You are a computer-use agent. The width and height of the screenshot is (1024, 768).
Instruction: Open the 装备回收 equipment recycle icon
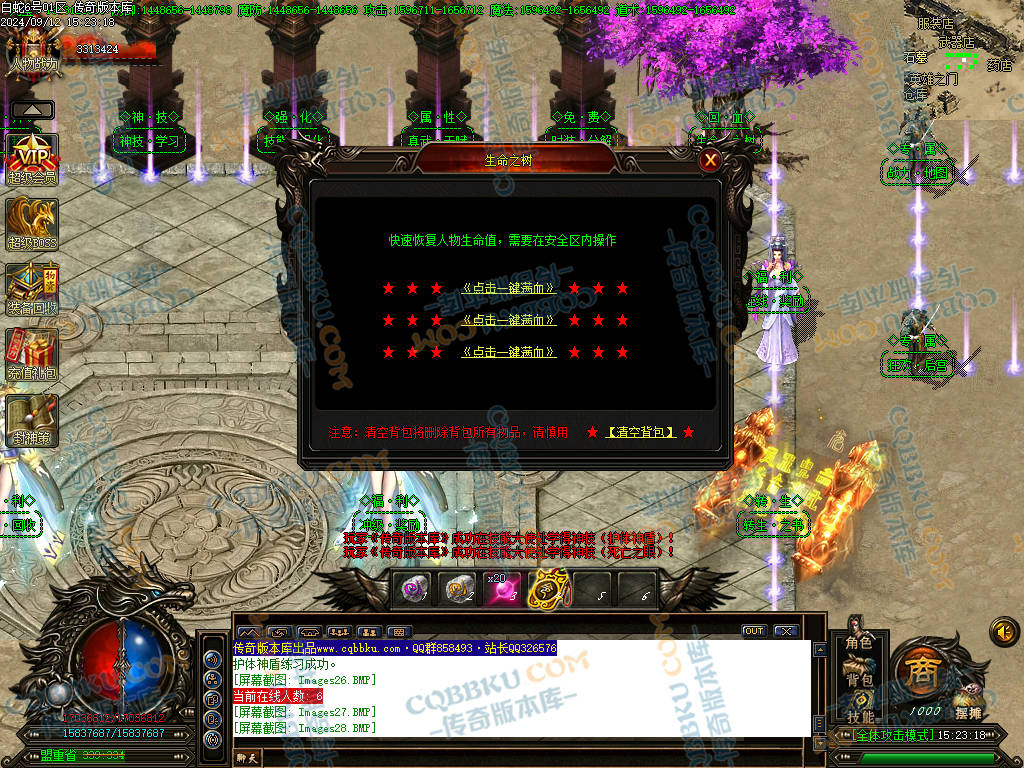(x=32, y=288)
